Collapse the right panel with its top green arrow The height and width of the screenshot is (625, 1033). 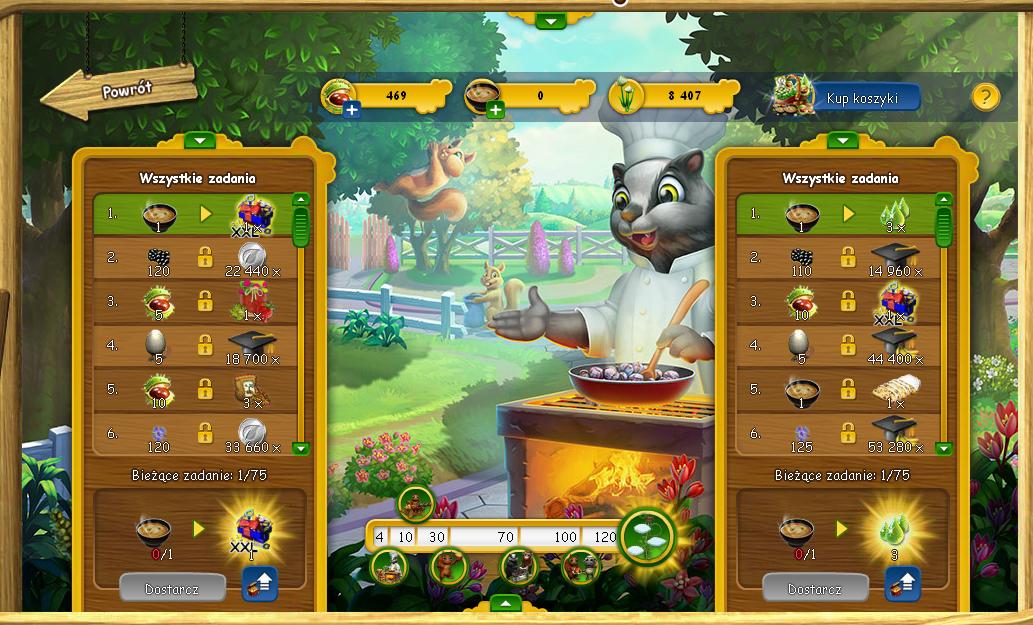pyautogui.click(x=843, y=141)
